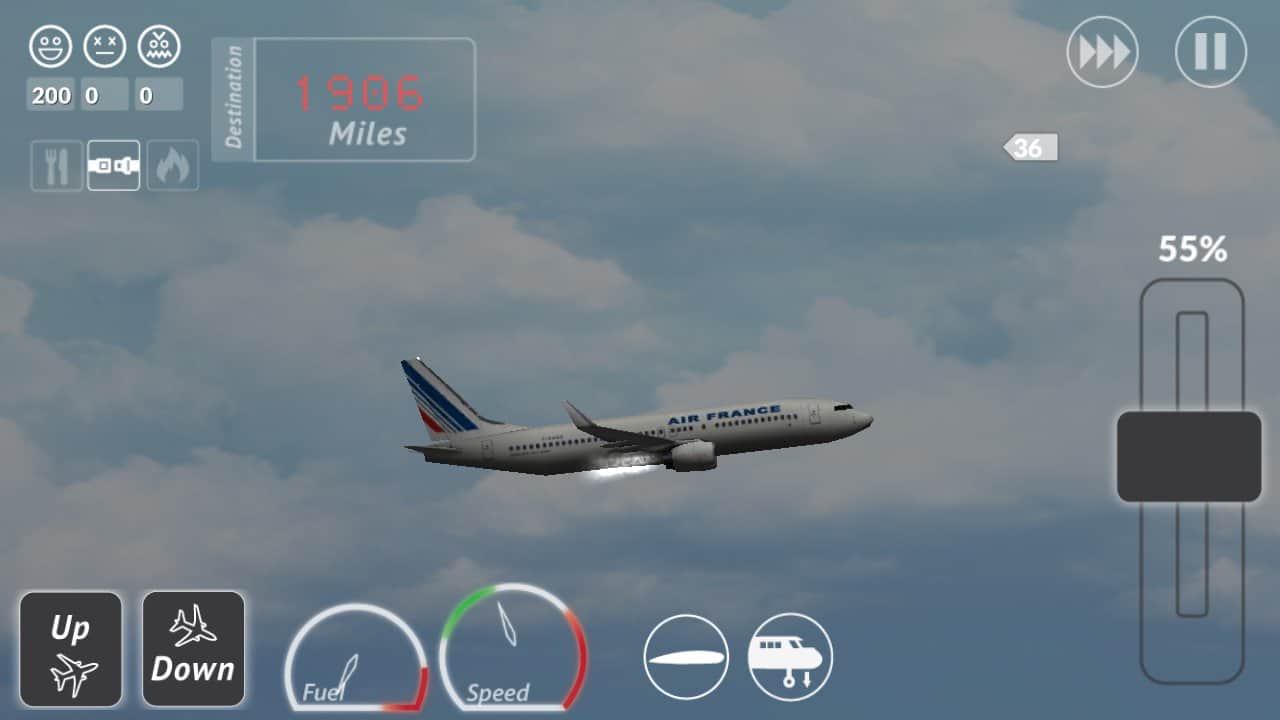Open the flaps control wing icon
Viewport: 1280px width, 720px height.
(685, 657)
